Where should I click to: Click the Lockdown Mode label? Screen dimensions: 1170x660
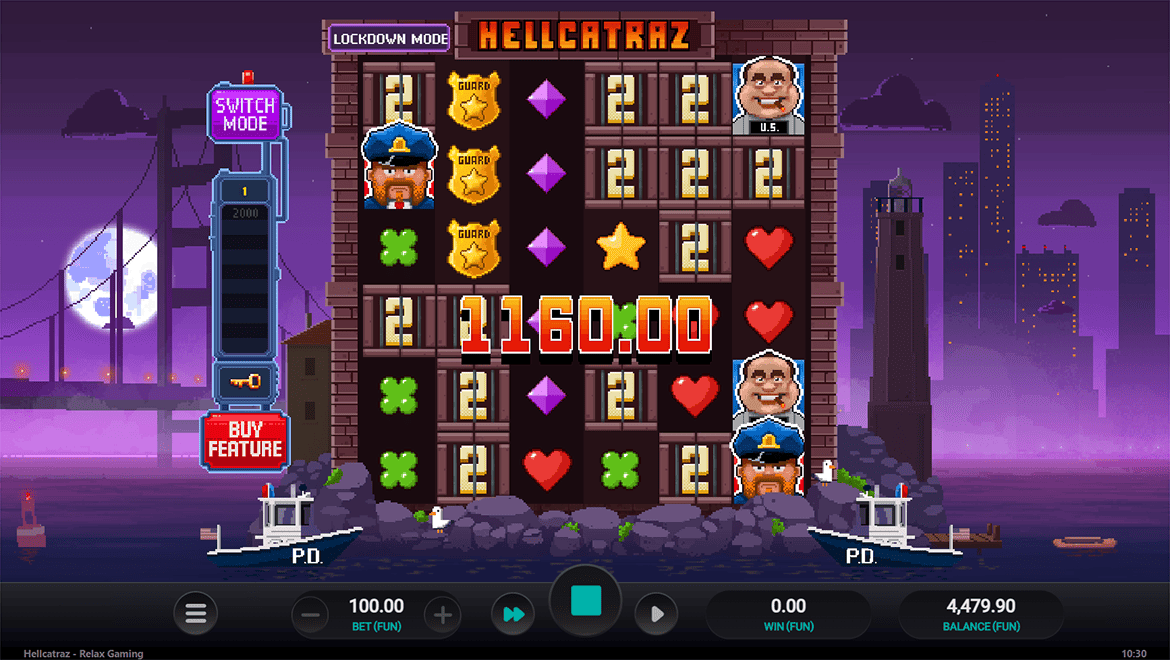(389, 38)
